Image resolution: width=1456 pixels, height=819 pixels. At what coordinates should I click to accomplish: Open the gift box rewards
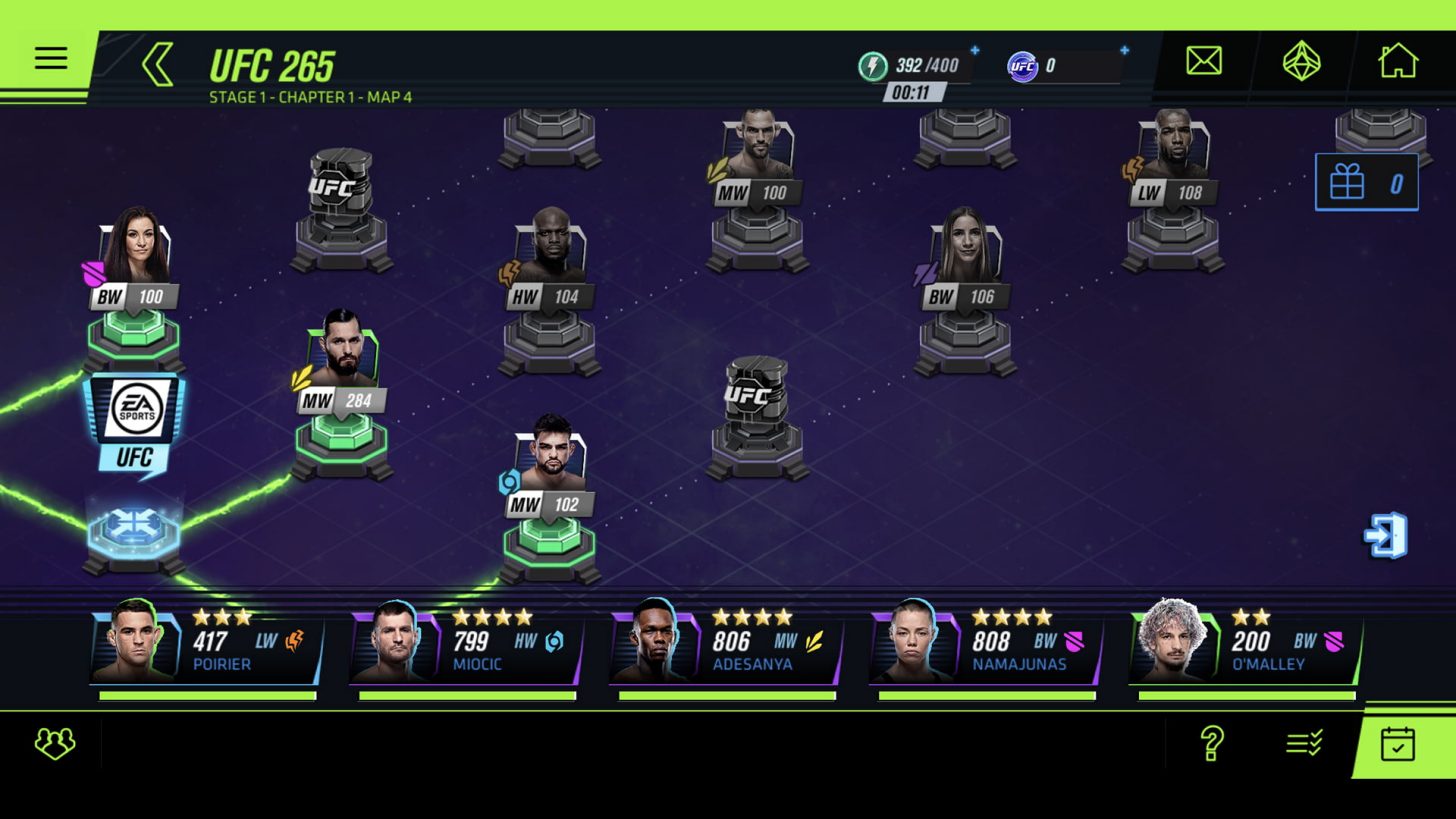[1365, 183]
